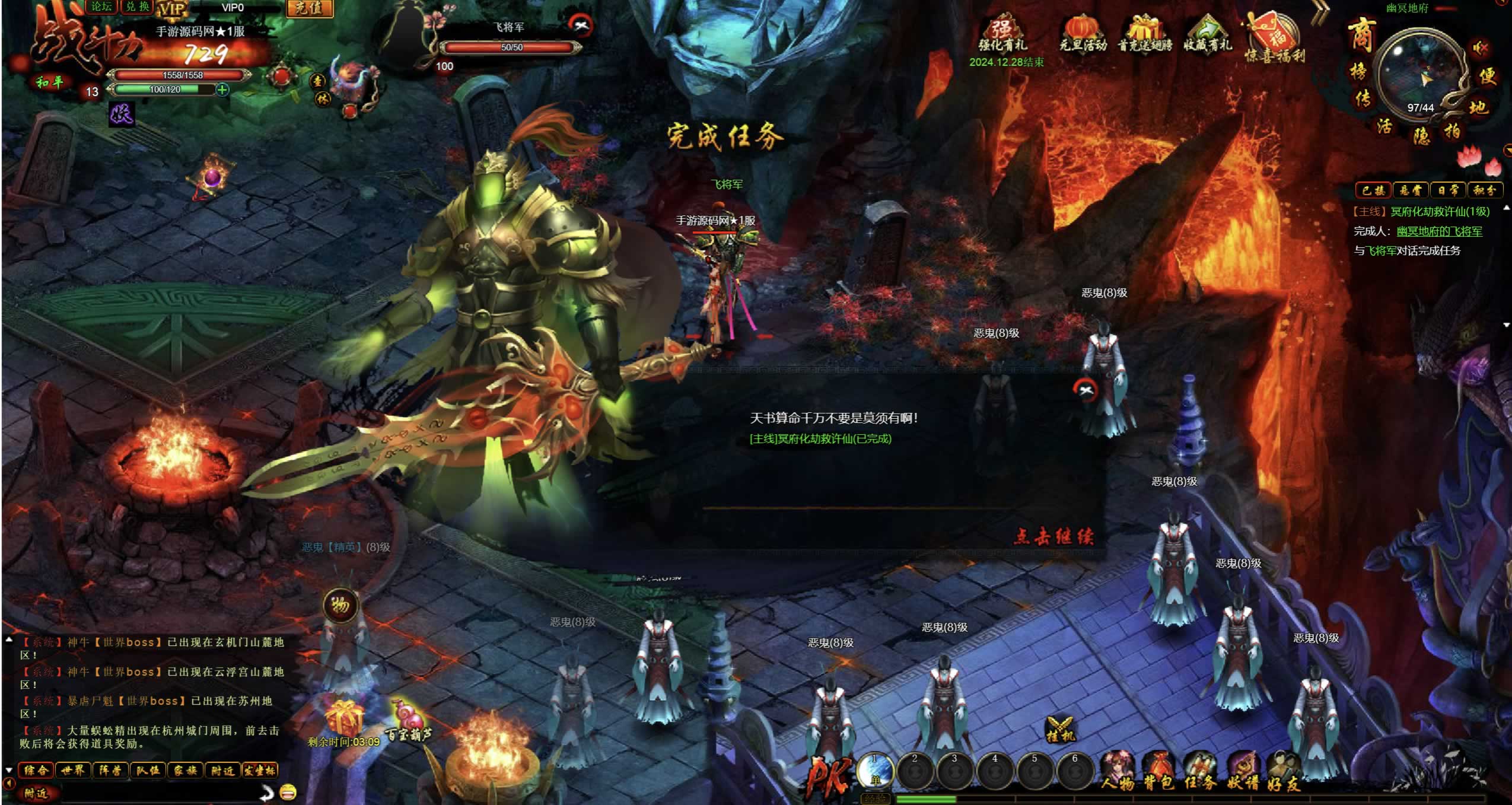Click 点击继续 to continue the dialogue
1512x805 pixels.
(1053, 536)
